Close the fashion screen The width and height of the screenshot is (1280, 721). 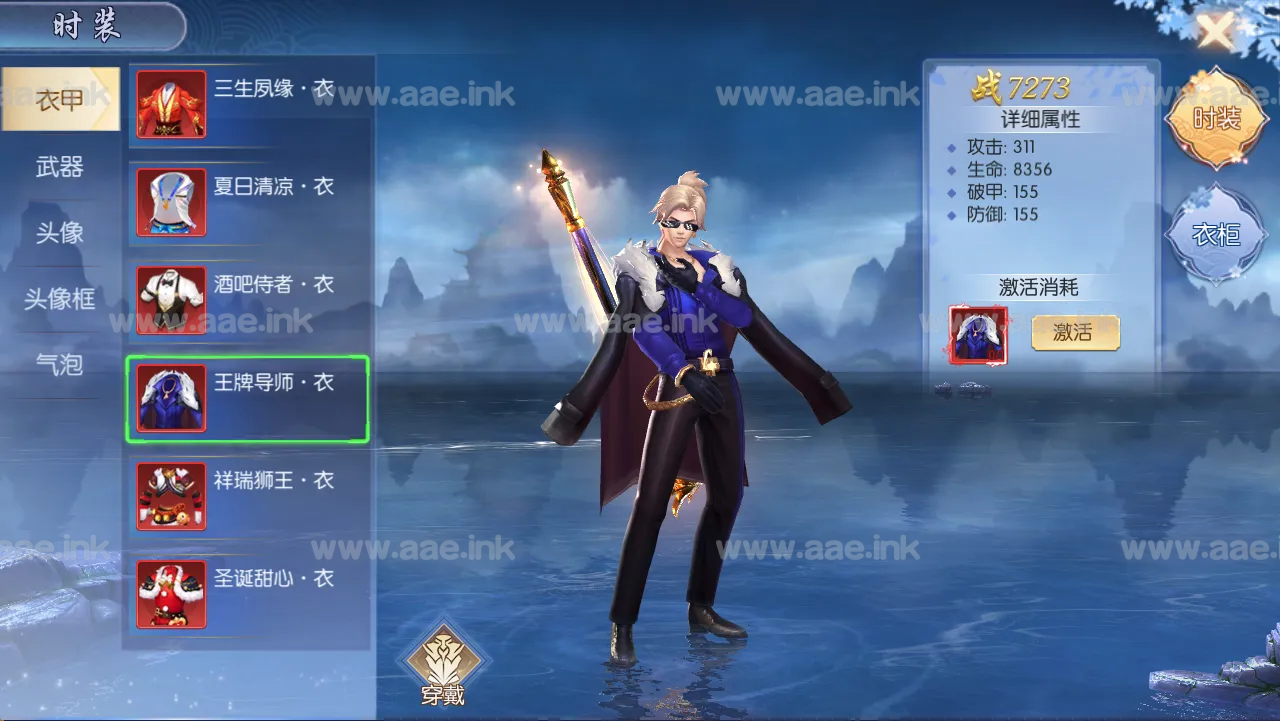(1216, 31)
